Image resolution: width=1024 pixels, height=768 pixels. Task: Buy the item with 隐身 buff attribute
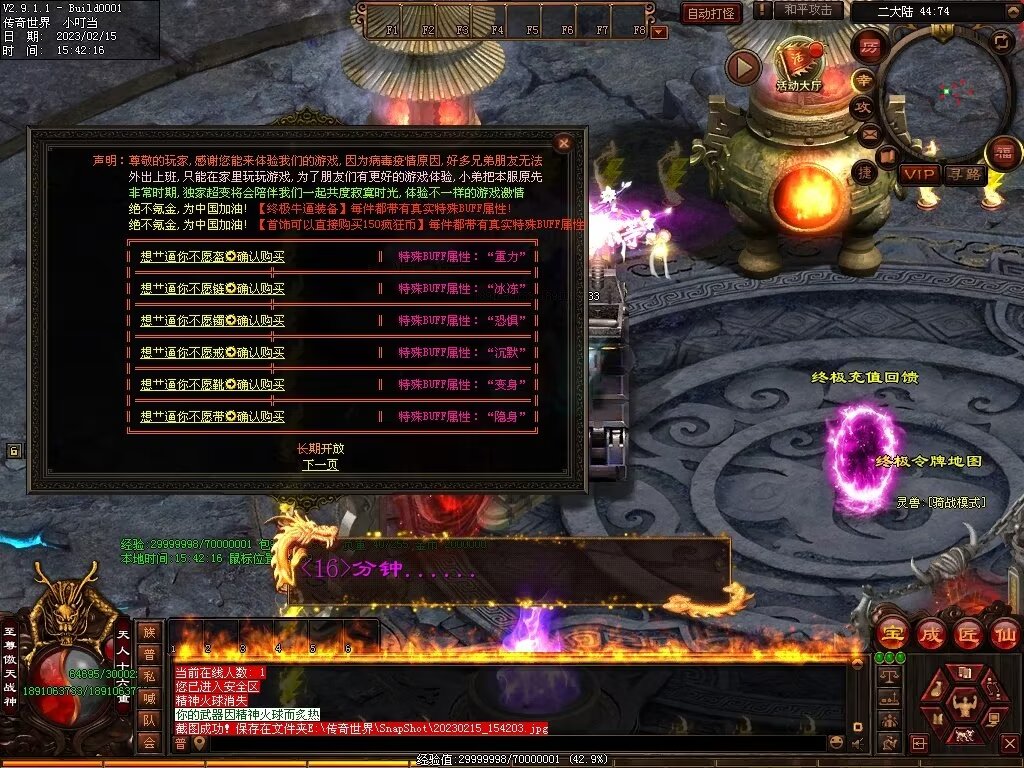(x=212, y=417)
